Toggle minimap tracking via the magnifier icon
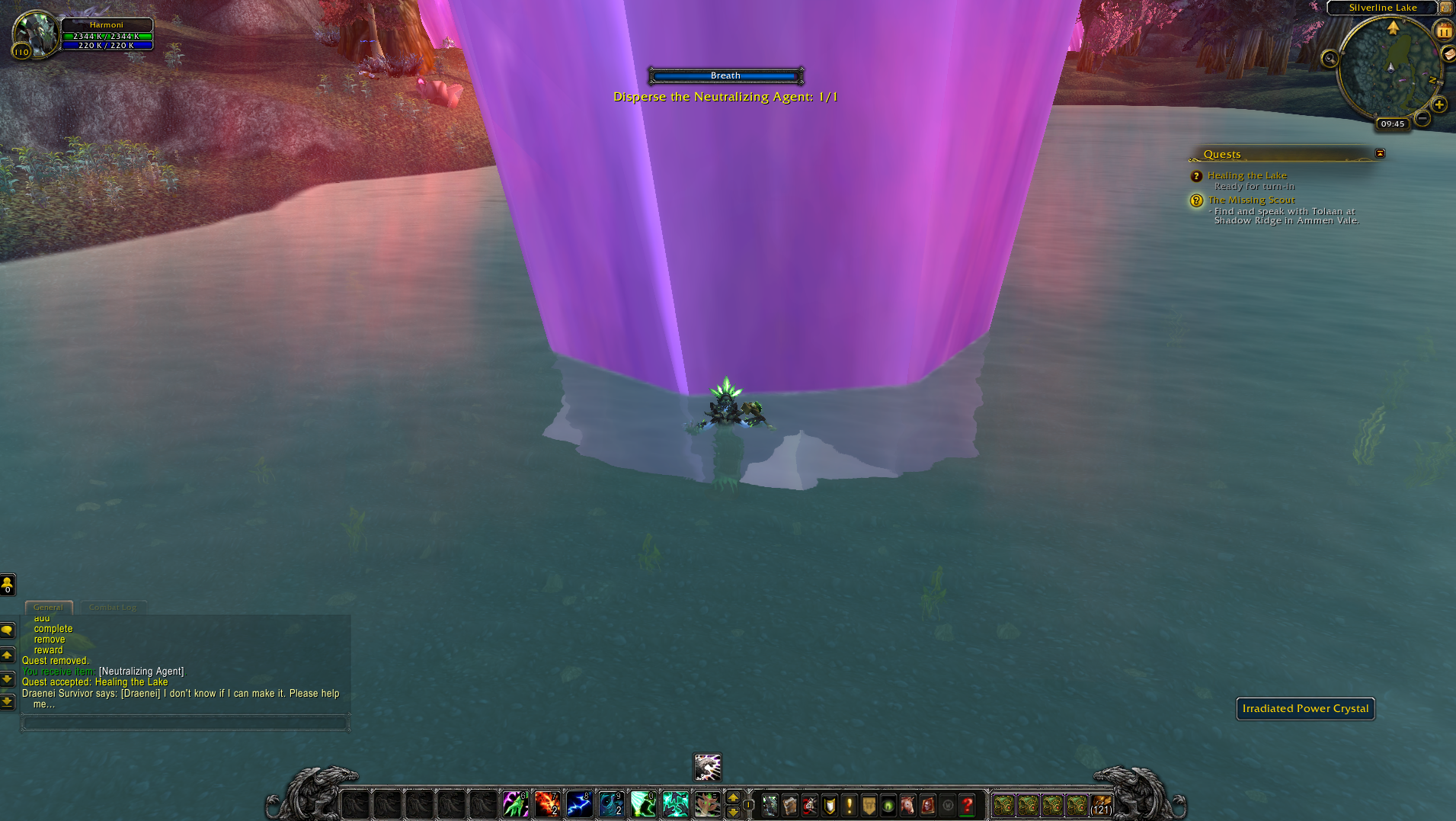 point(1328,59)
